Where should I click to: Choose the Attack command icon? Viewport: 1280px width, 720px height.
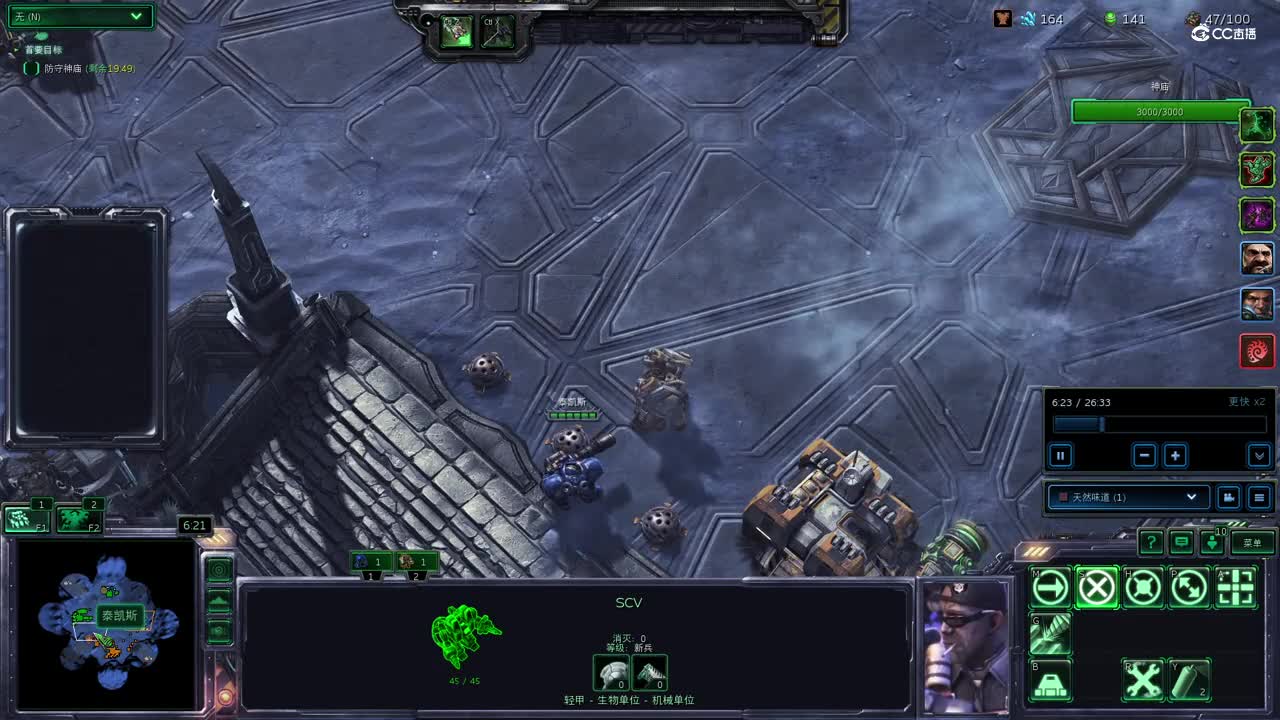1237,588
